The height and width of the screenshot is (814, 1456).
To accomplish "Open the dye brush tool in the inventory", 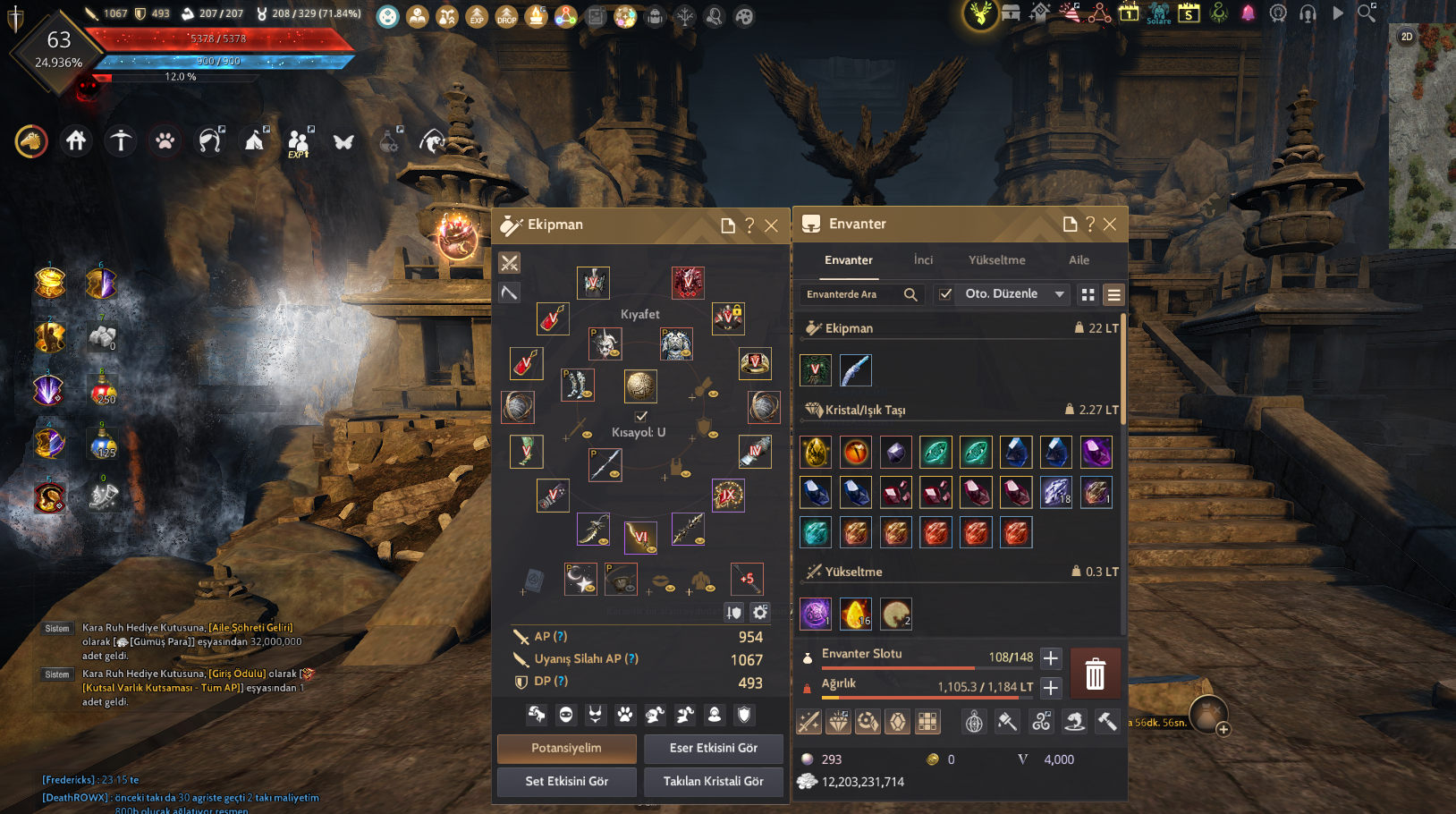I will [x=1008, y=721].
